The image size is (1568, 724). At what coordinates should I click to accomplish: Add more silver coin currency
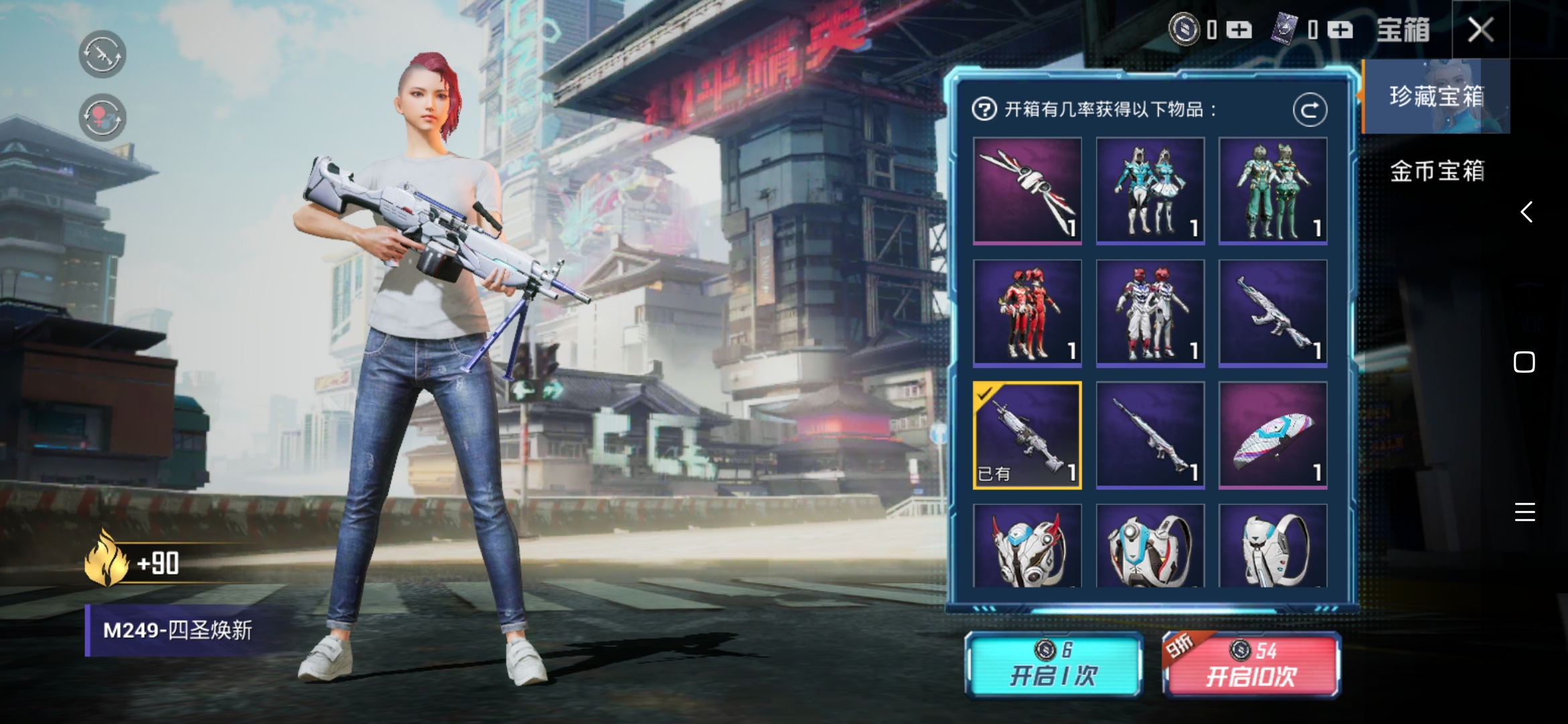point(1239,30)
